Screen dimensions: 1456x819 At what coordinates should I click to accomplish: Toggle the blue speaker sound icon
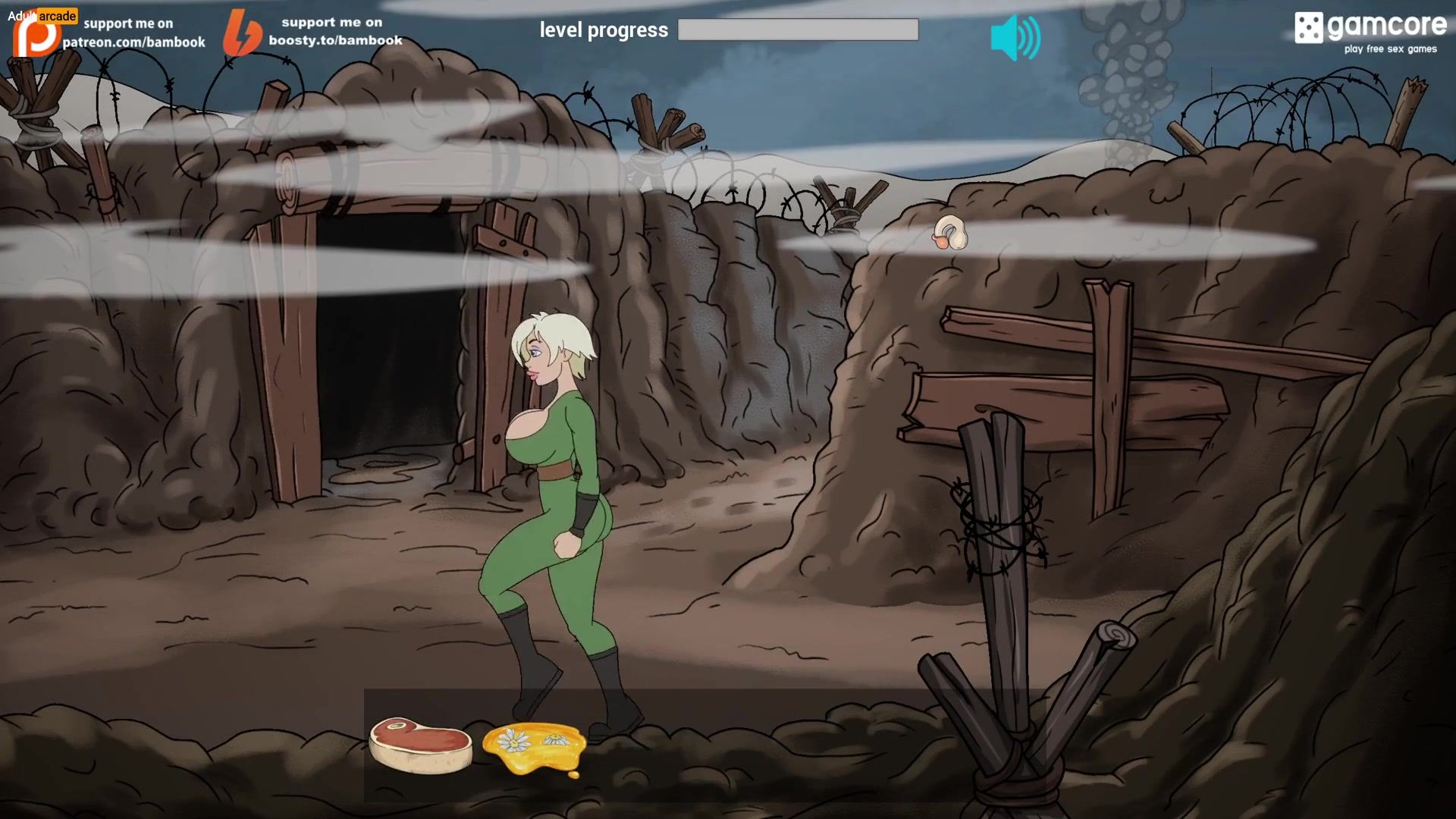pos(1015,38)
